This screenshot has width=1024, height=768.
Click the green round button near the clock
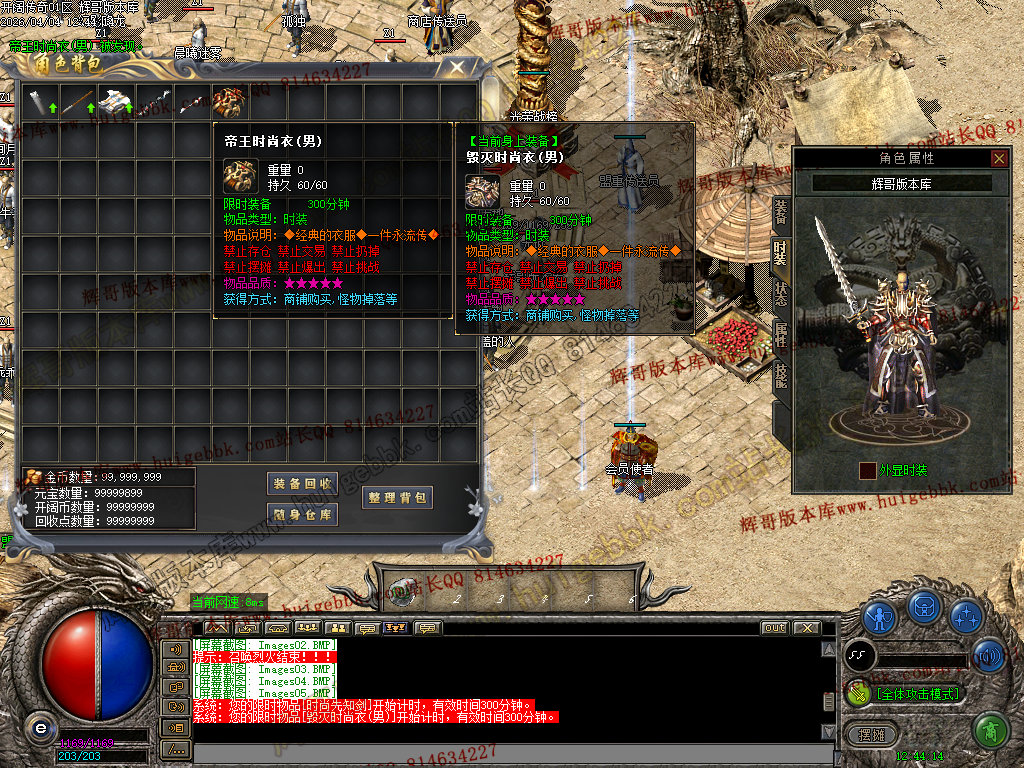coord(990,731)
